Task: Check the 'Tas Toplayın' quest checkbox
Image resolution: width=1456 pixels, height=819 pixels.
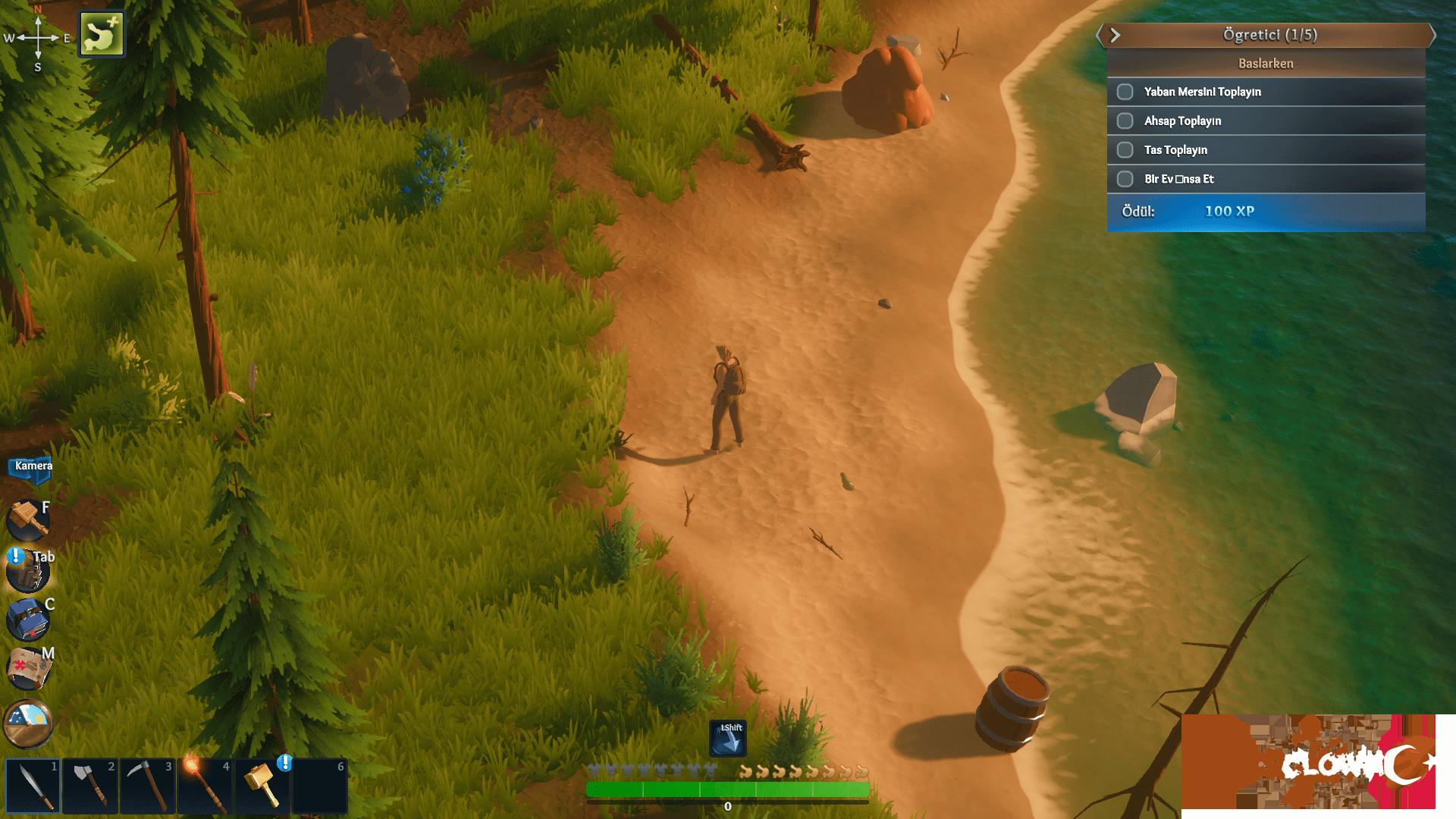Action: pyautogui.click(x=1125, y=149)
